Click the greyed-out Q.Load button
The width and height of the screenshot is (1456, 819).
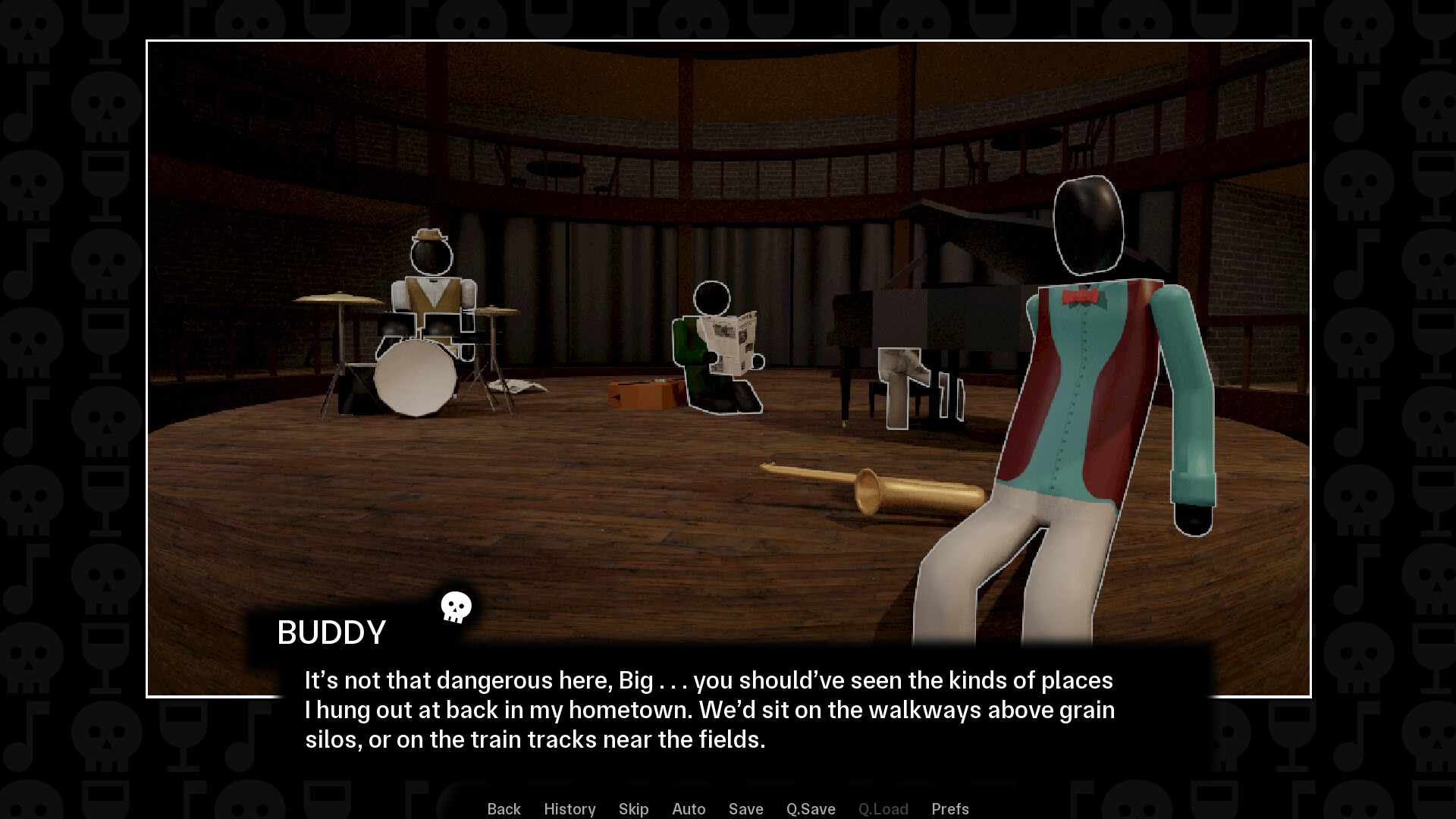tap(883, 808)
